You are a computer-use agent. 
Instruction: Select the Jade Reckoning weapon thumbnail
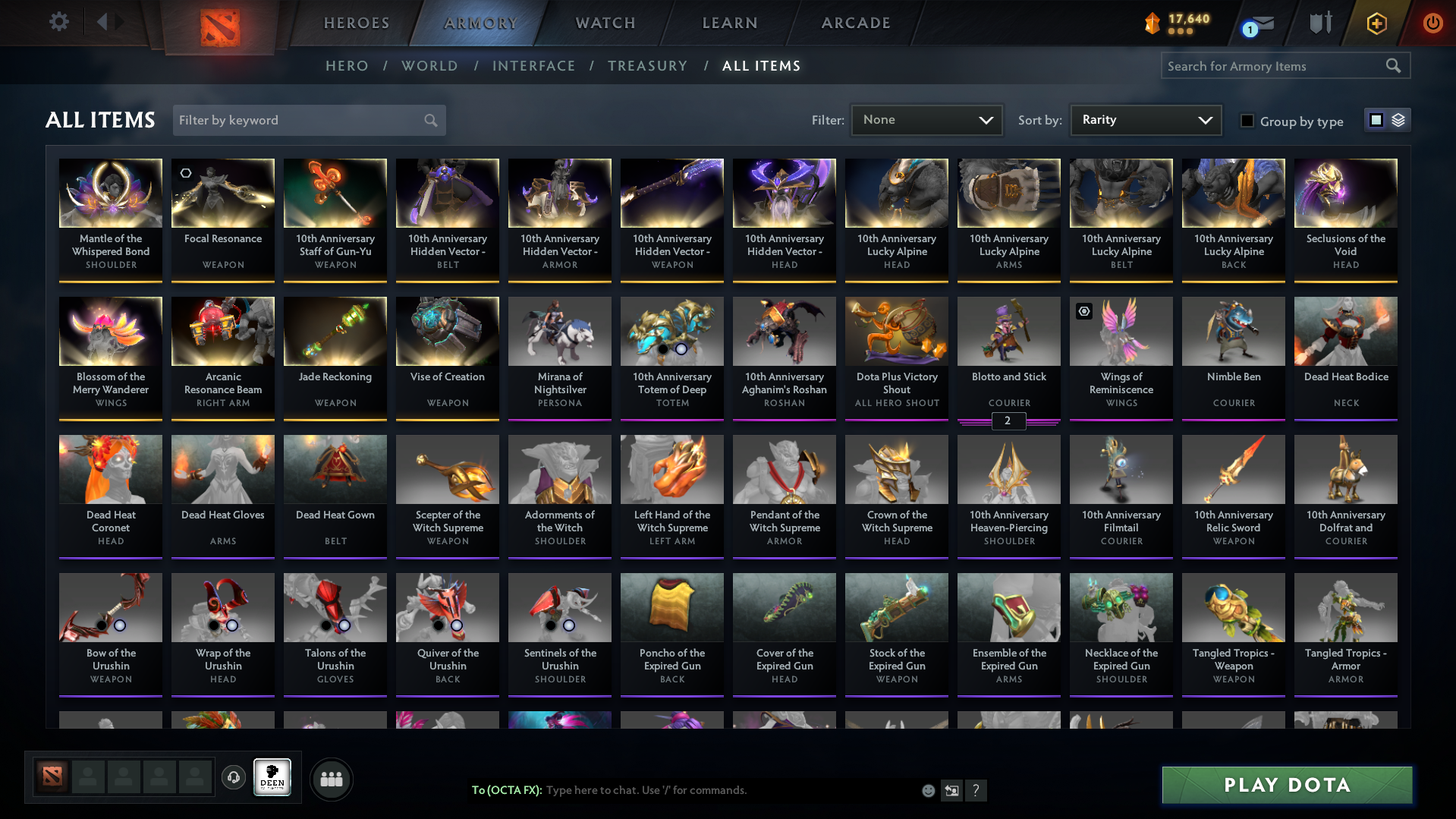tap(335, 331)
